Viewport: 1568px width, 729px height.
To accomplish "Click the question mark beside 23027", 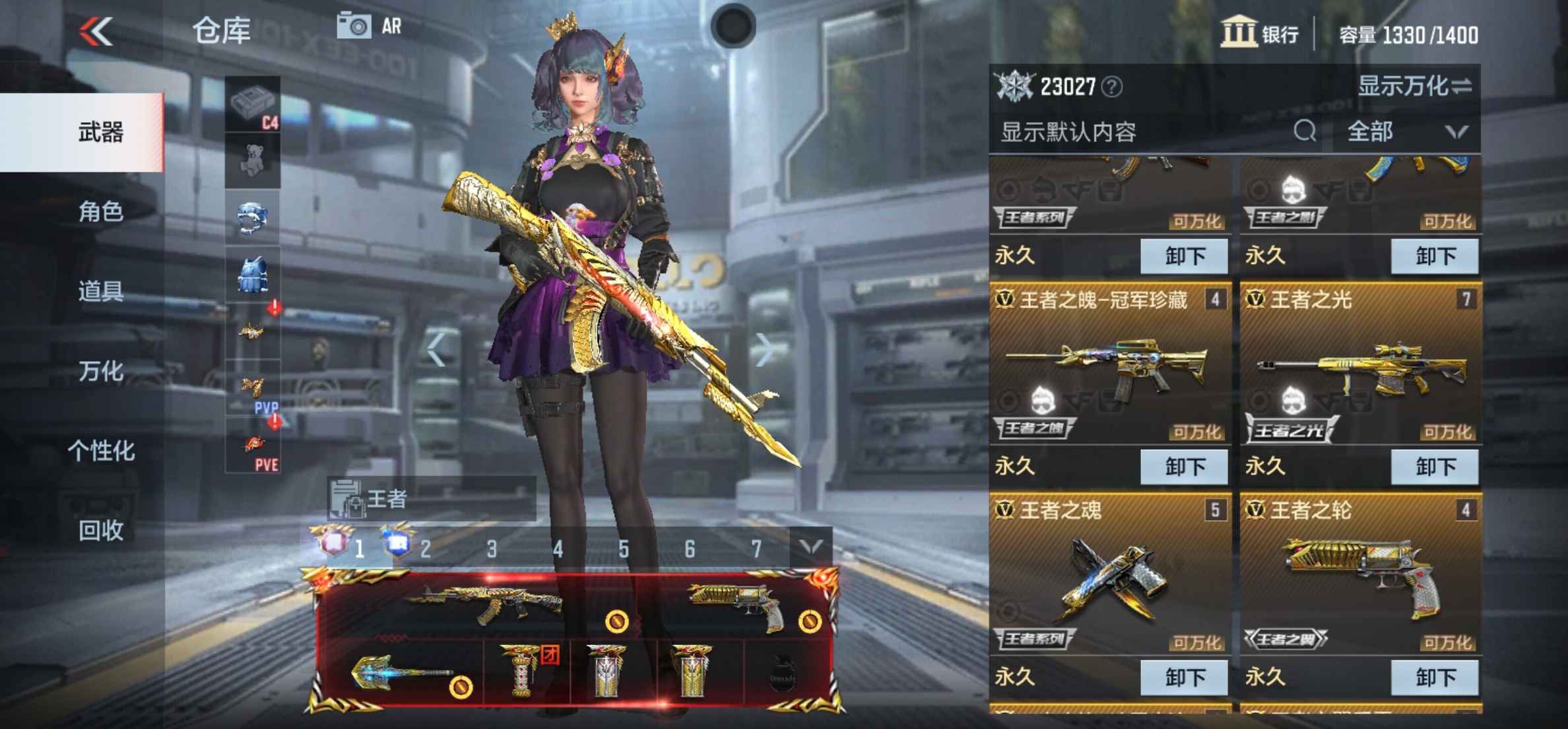I will (1112, 86).
